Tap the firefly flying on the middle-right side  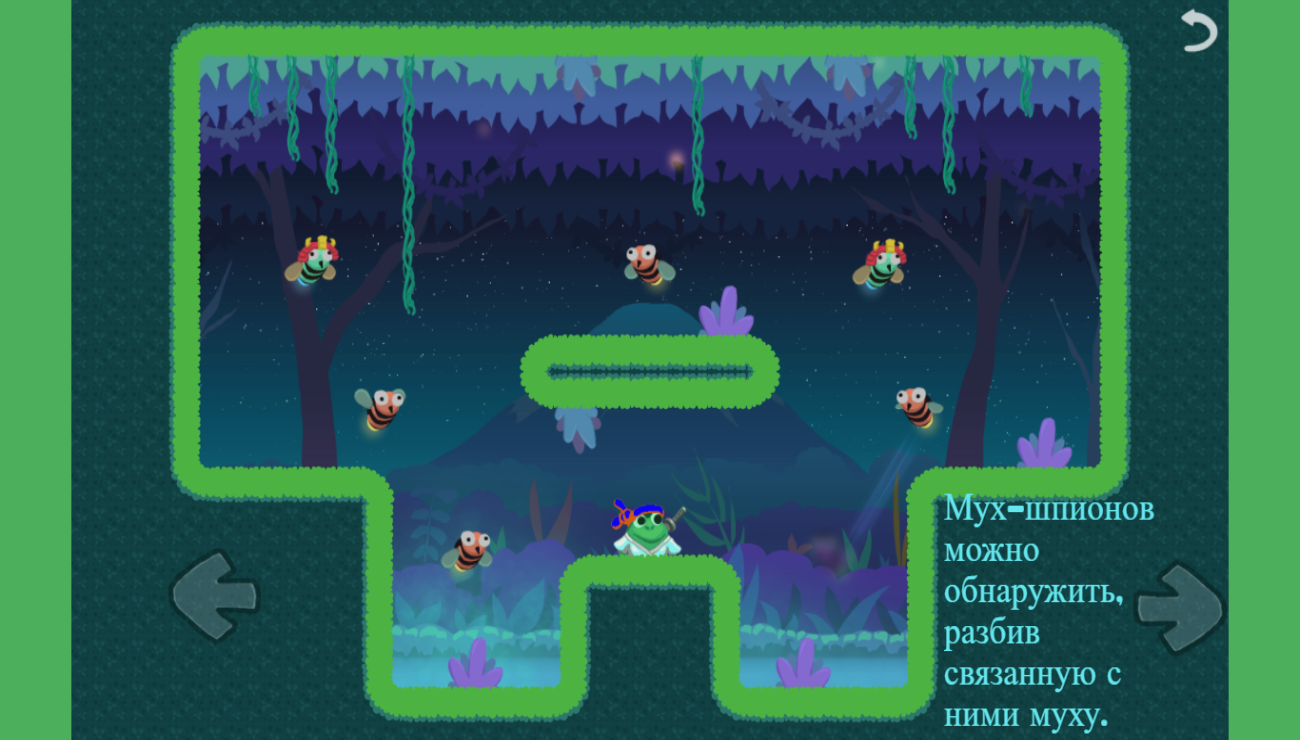coord(913,403)
